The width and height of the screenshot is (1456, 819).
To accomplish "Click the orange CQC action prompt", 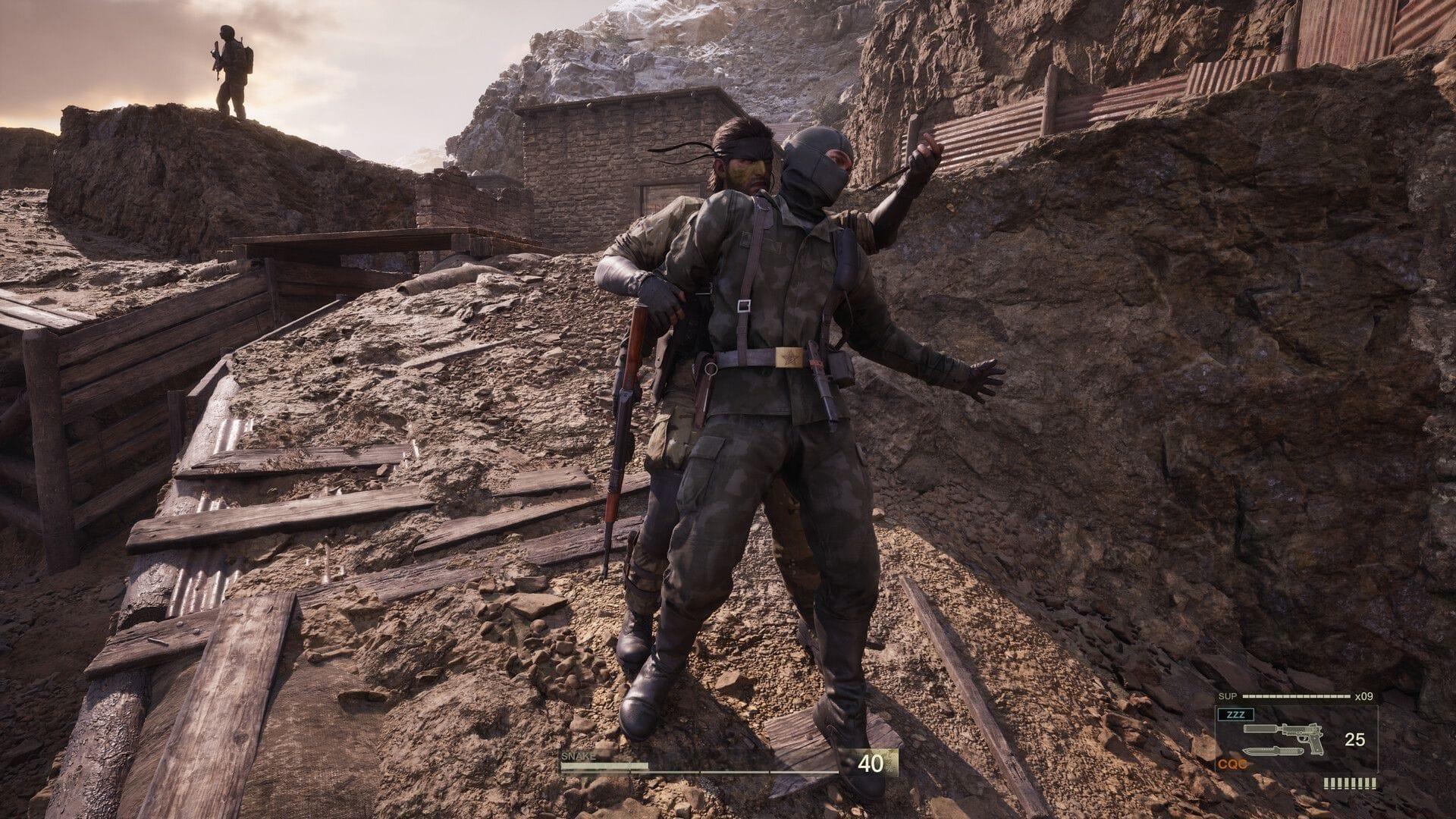I will pyautogui.click(x=1232, y=764).
